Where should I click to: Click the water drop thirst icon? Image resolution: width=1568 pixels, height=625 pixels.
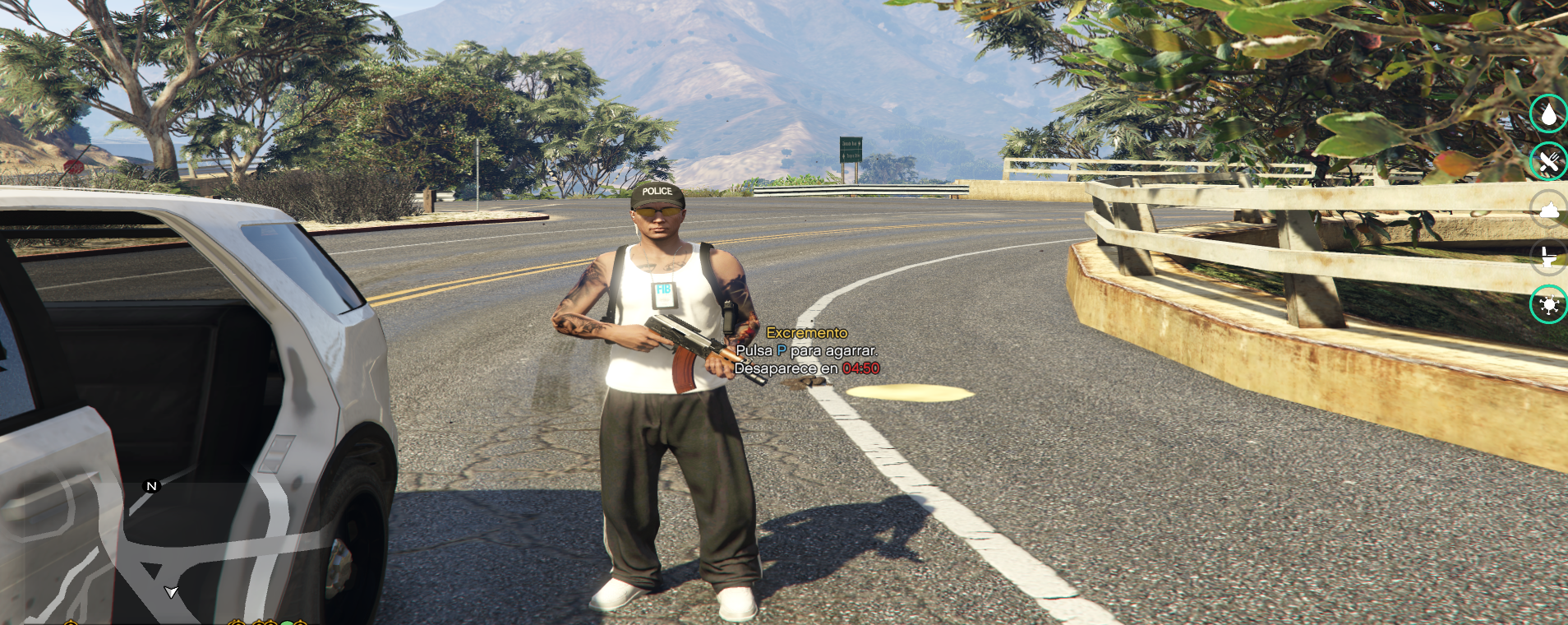(x=1548, y=113)
